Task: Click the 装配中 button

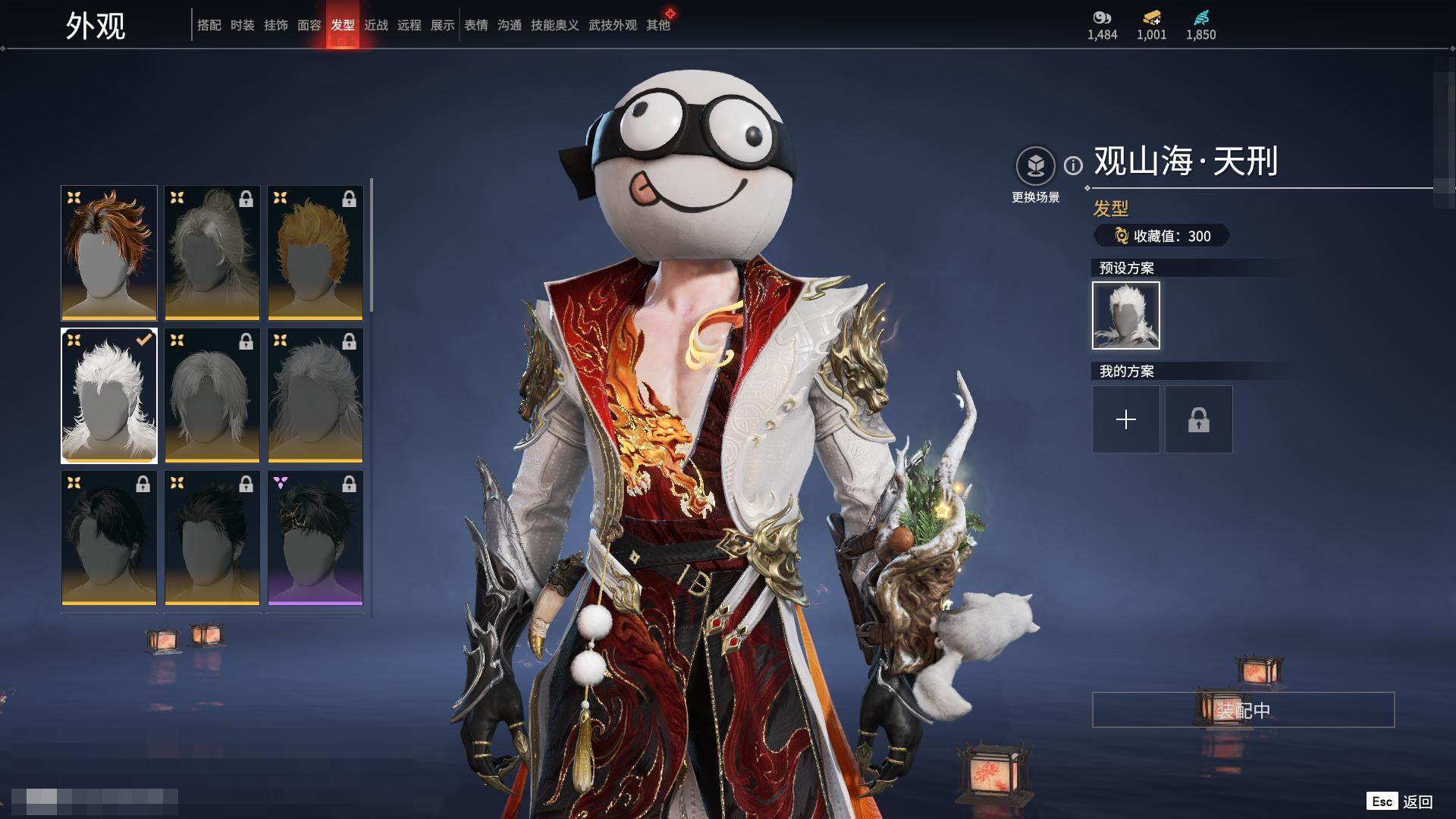Action: tap(1243, 710)
